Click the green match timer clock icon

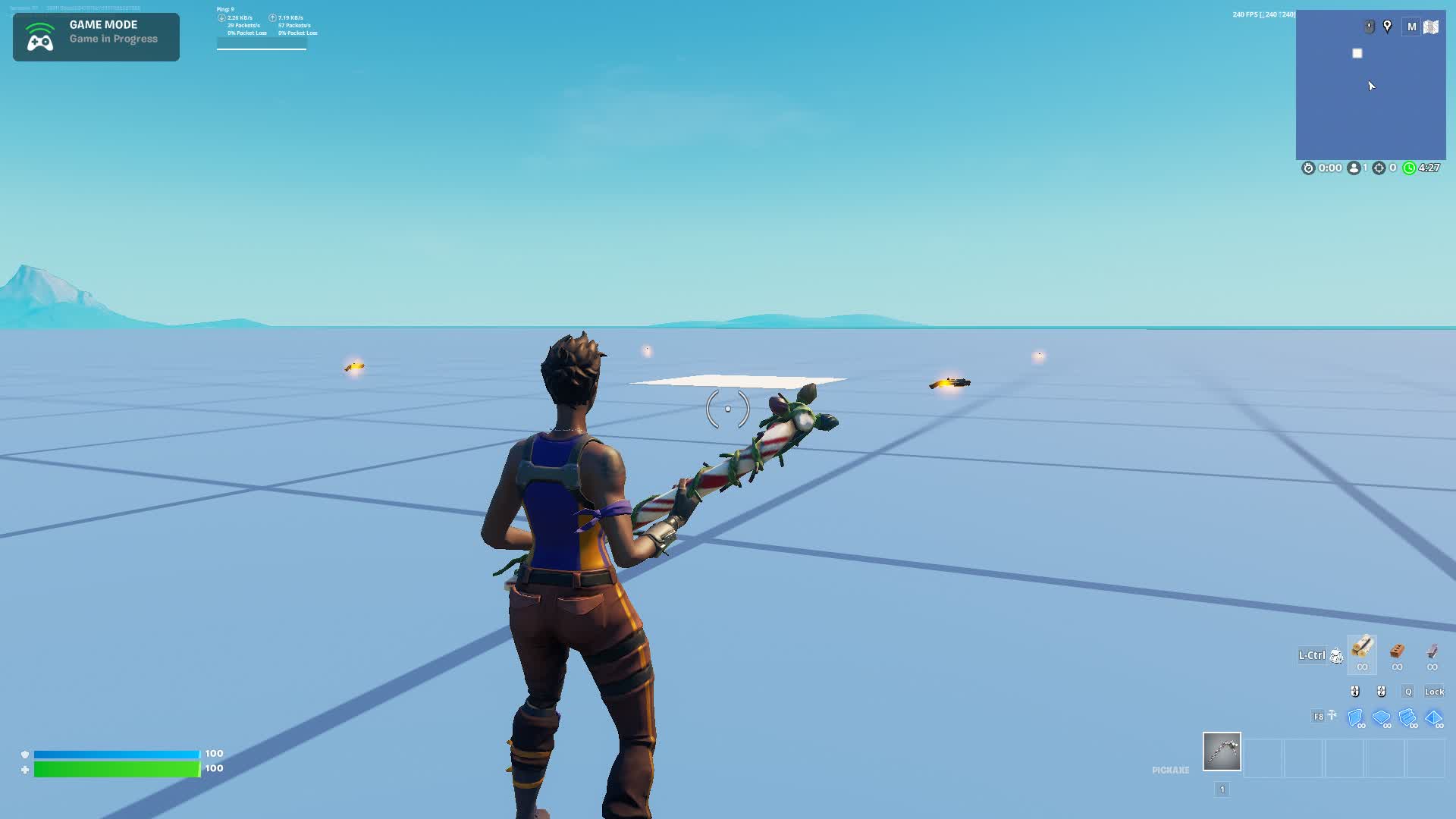1410,168
